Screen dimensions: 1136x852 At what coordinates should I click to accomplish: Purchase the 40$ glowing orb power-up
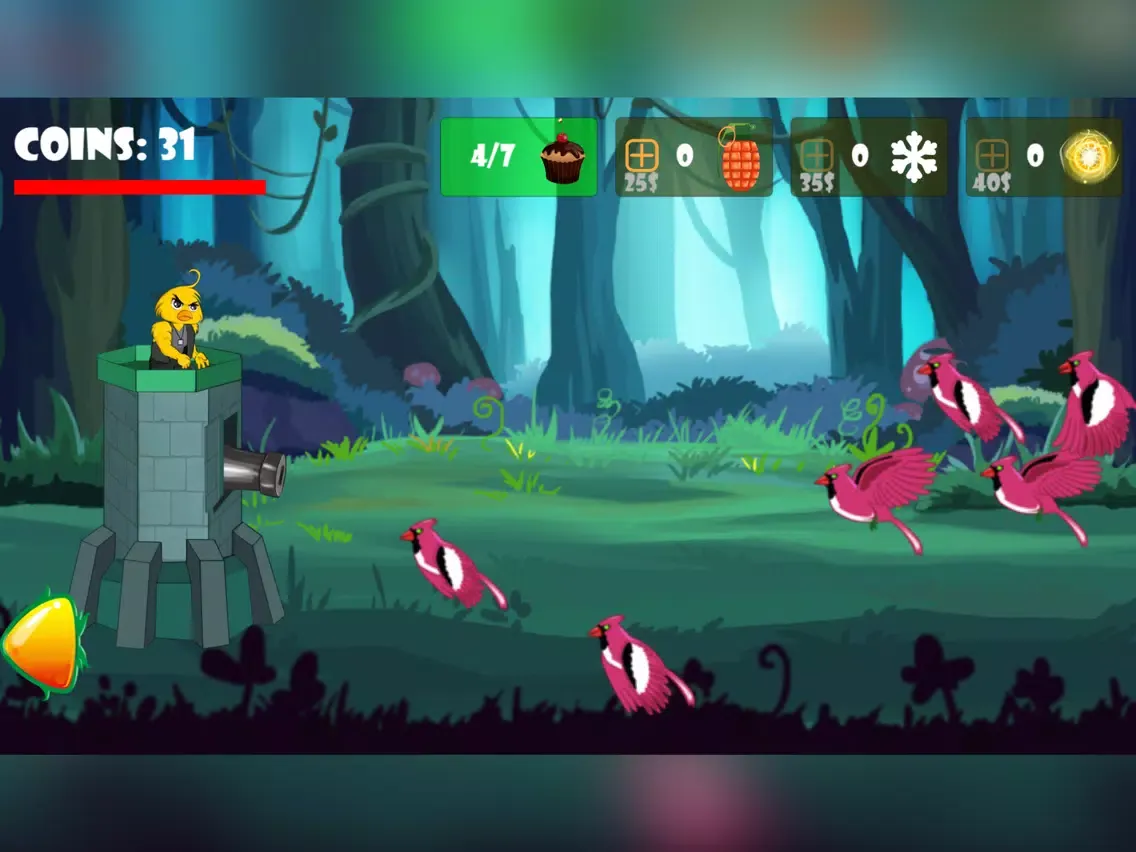tap(991, 156)
